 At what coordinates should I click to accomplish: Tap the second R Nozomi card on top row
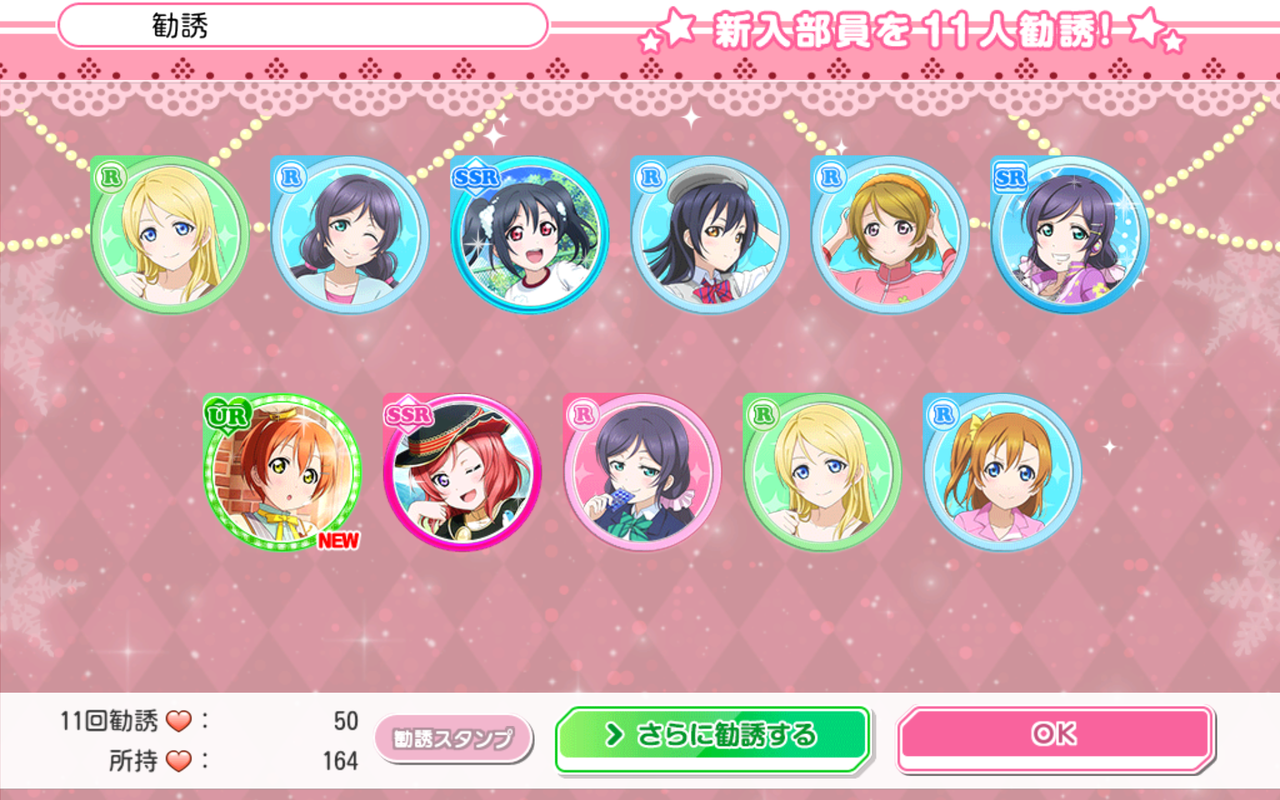(347, 235)
